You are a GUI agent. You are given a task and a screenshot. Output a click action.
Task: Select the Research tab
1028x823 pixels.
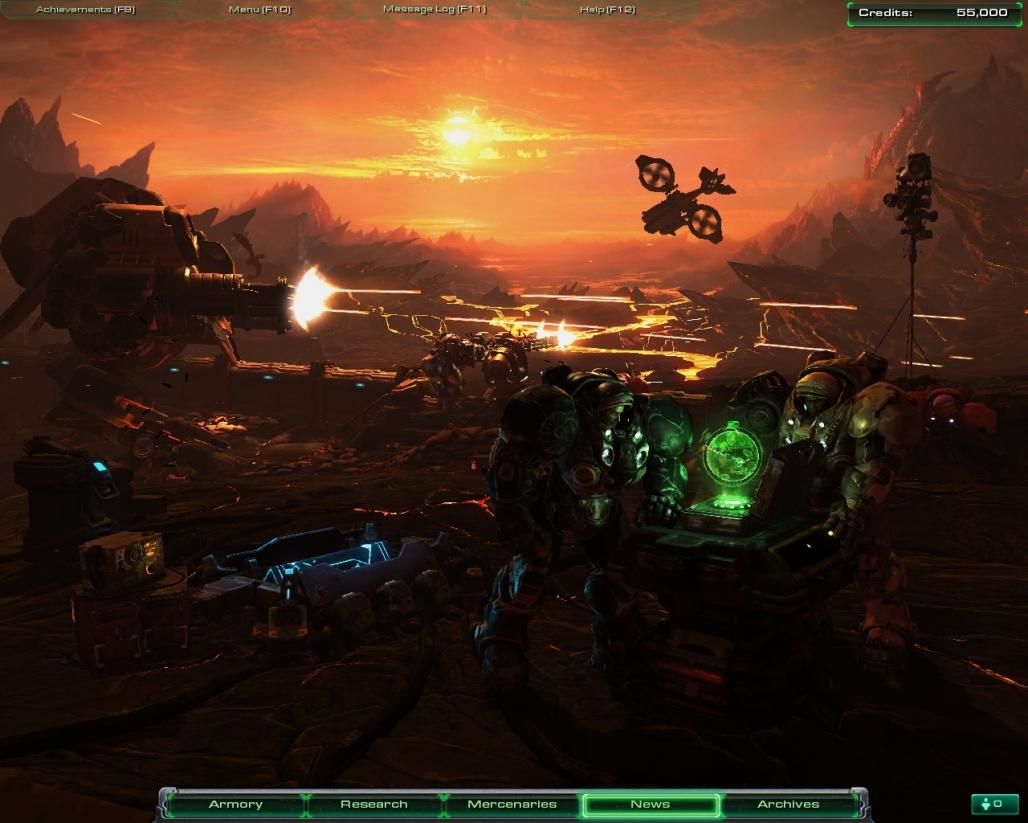pos(374,804)
